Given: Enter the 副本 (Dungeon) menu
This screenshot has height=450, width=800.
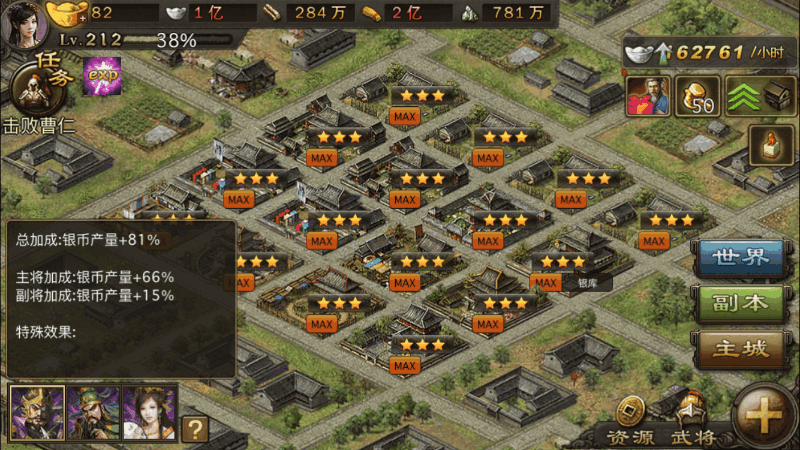Looking at the screenshot, I should click(741, 303).
